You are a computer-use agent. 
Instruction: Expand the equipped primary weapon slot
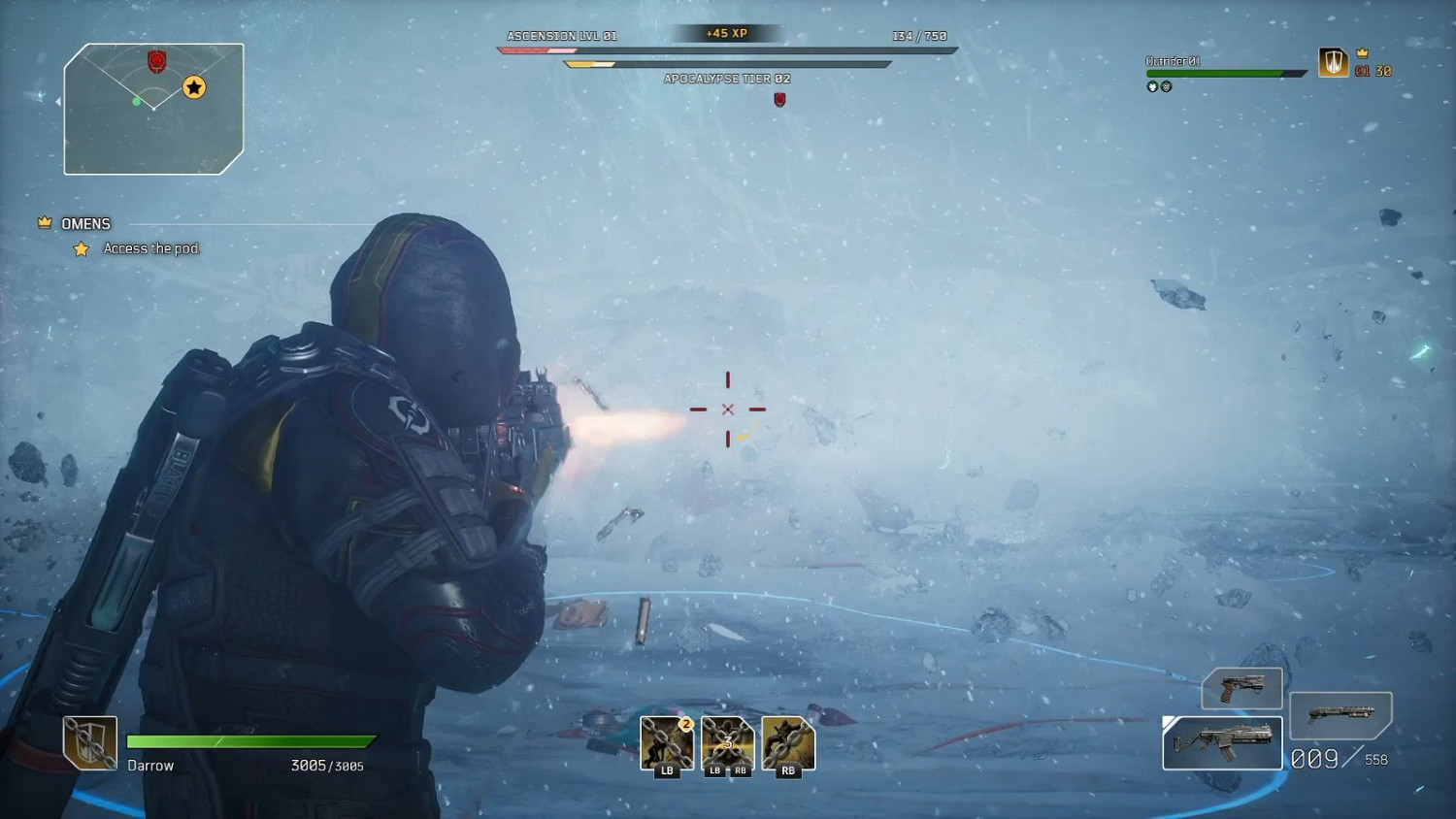(x=1222, y=742)
